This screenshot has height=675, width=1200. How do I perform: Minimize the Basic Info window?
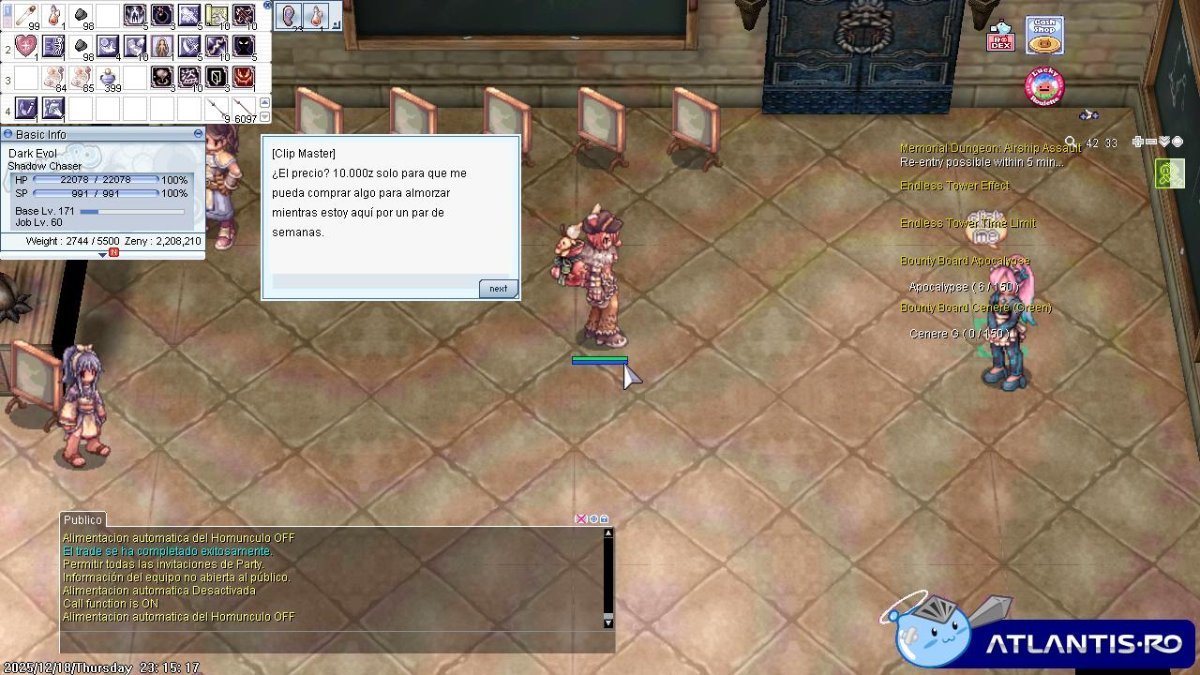(x=198, y=134)
